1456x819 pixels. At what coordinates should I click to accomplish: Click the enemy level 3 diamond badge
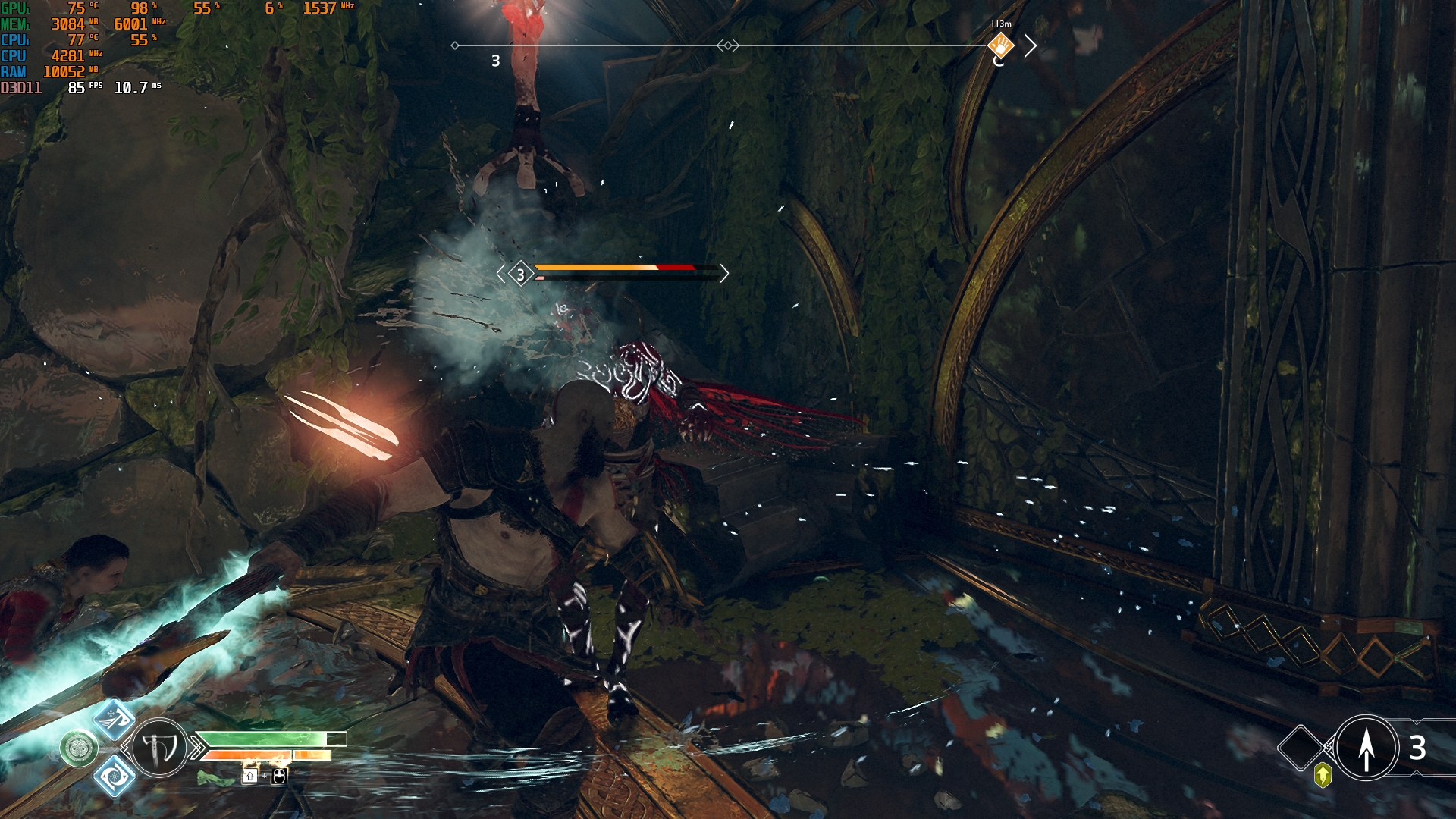[x=520, y=274]
